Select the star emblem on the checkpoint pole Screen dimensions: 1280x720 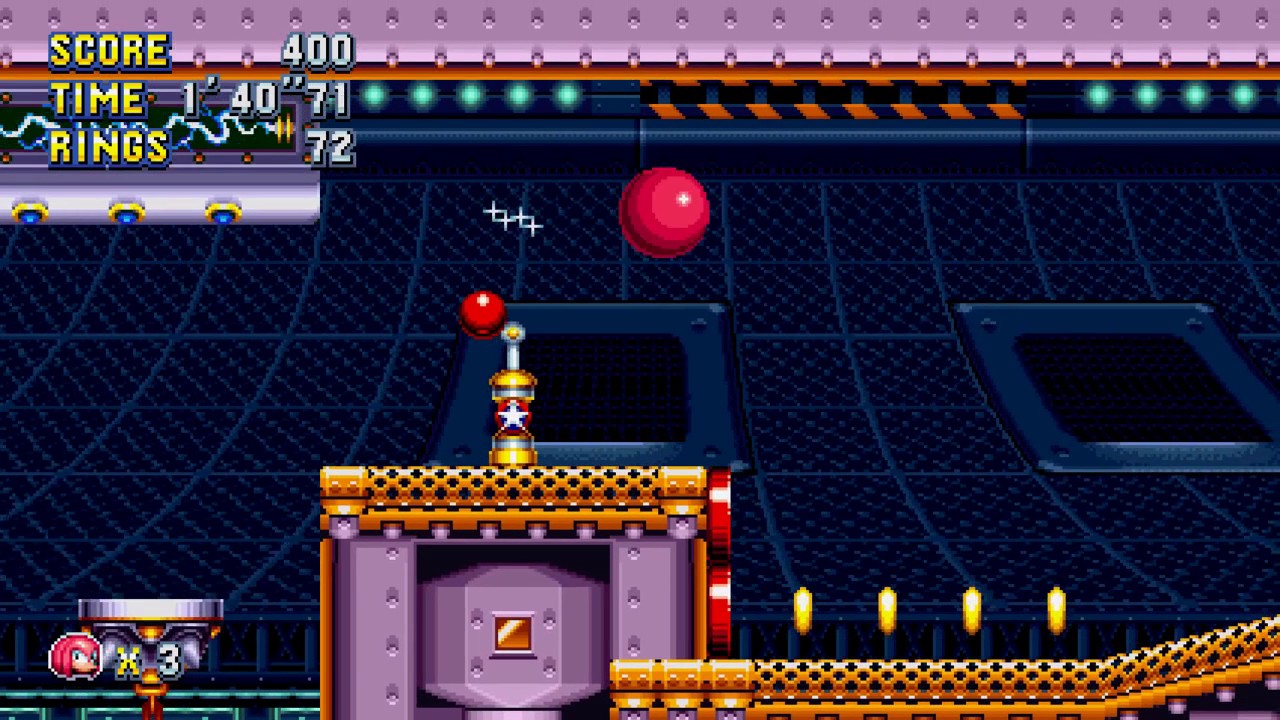click(x=513, y=418)
